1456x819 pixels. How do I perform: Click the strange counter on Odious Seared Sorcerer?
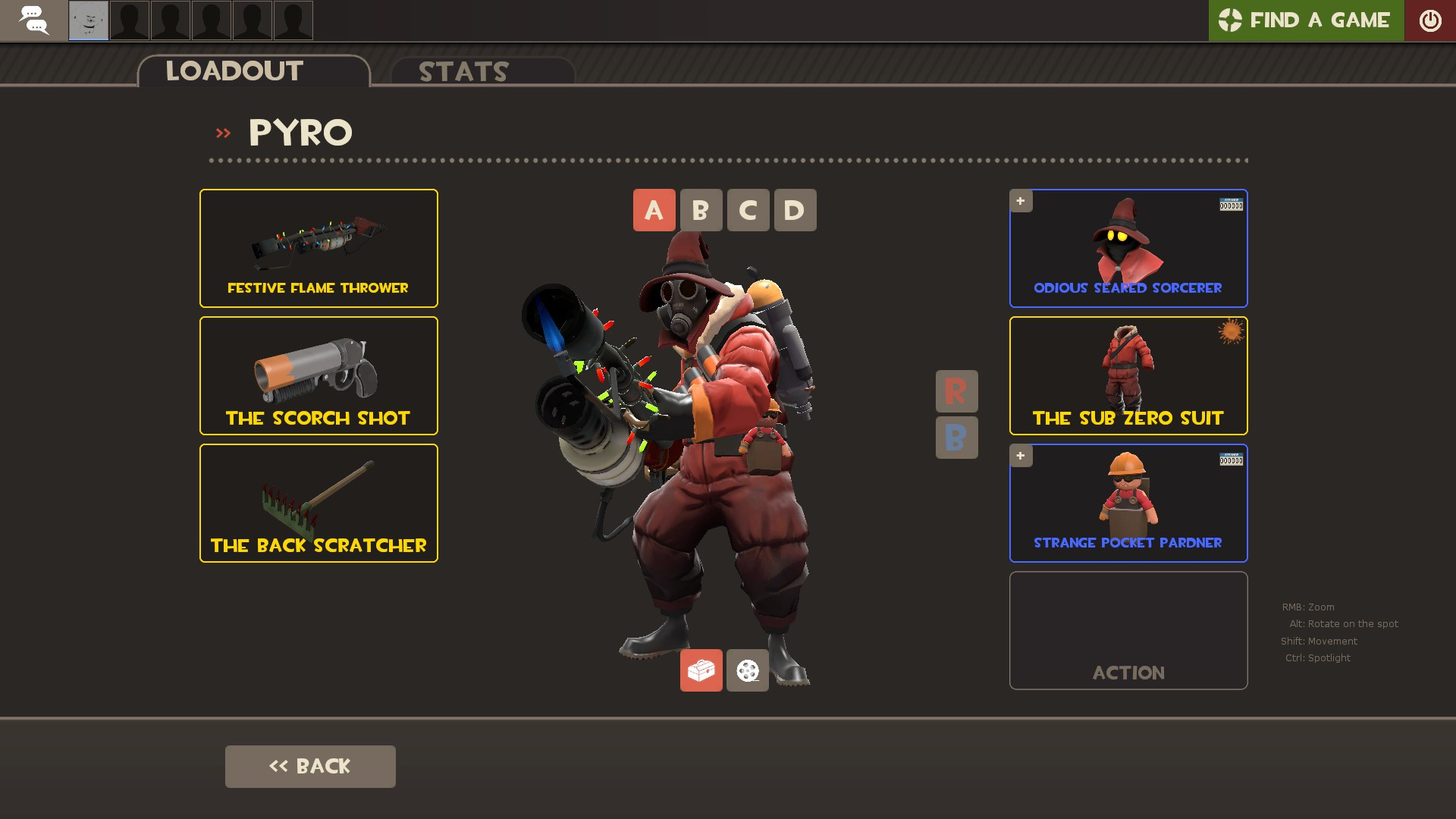tap(1232, 203)
